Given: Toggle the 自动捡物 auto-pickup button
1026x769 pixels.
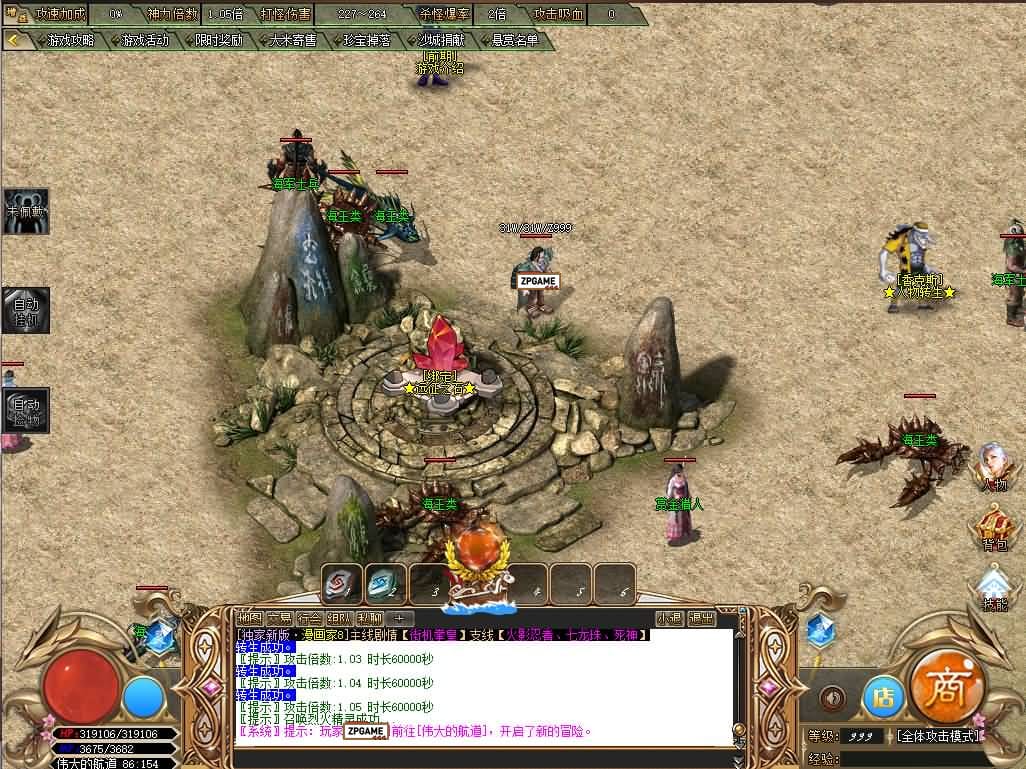Looking at the screenshot, I should pyautogui.click(x=25, y=410).
